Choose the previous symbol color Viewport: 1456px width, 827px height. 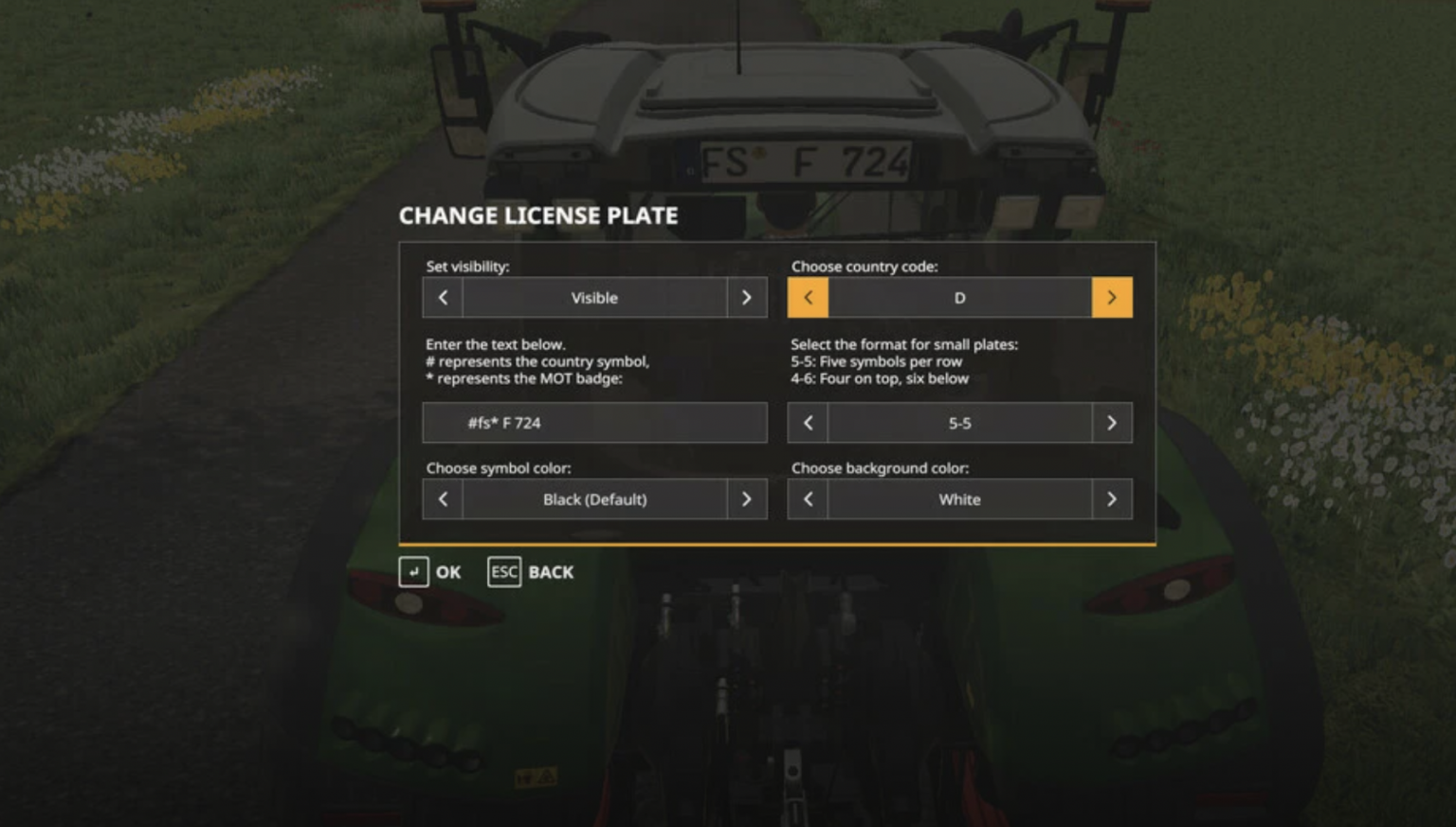(443, 499)
